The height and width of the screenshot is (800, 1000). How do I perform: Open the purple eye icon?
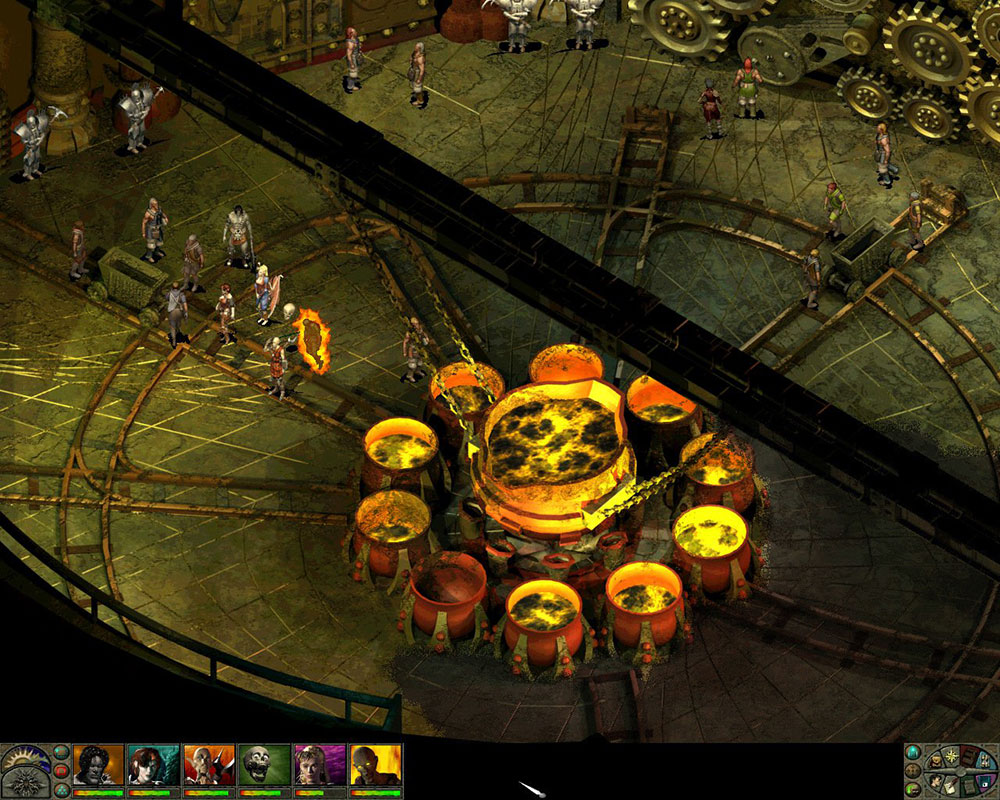985,784
